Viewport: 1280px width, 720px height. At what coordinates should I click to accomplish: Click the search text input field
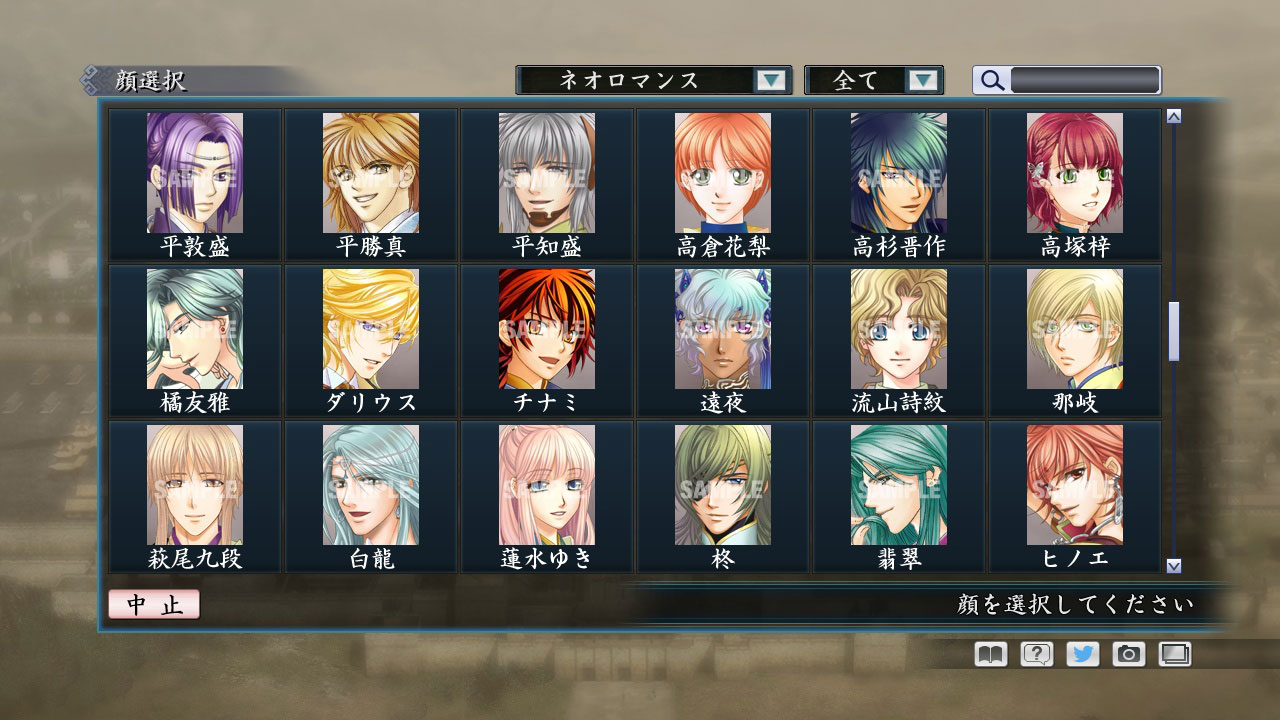(x=1085, y=79)
